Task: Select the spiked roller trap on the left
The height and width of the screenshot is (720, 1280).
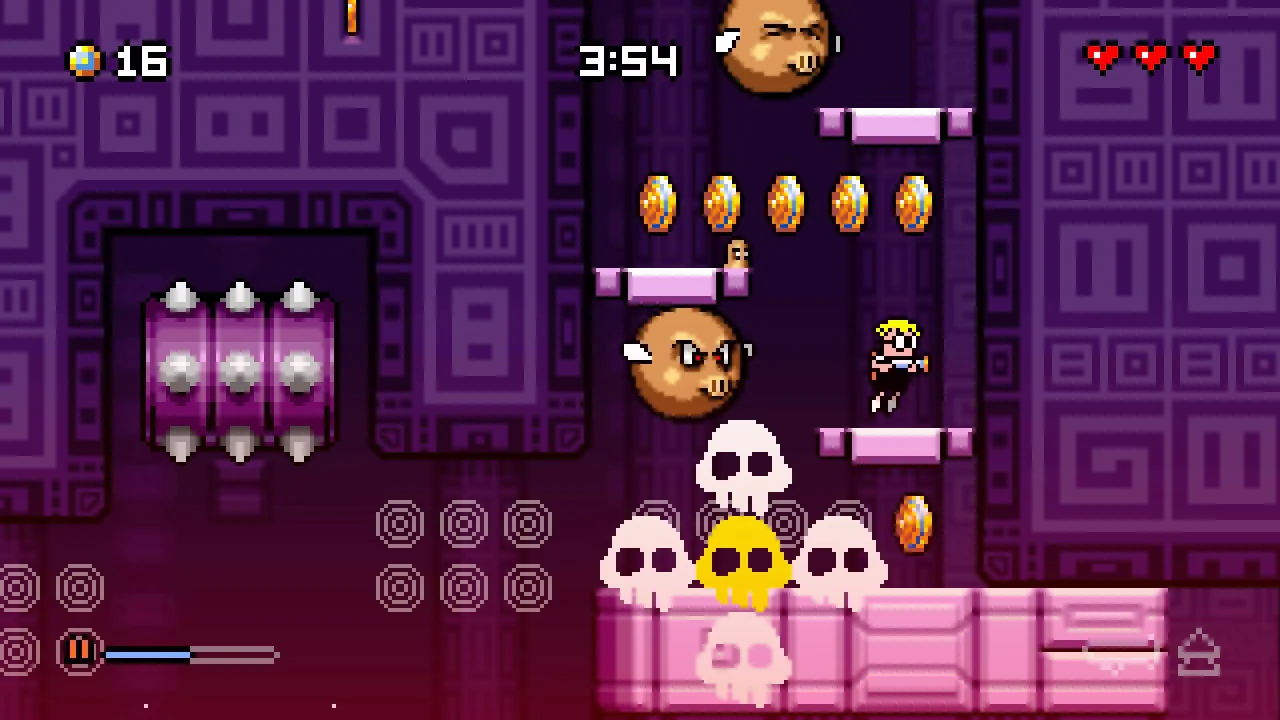Action: point(238,370)
